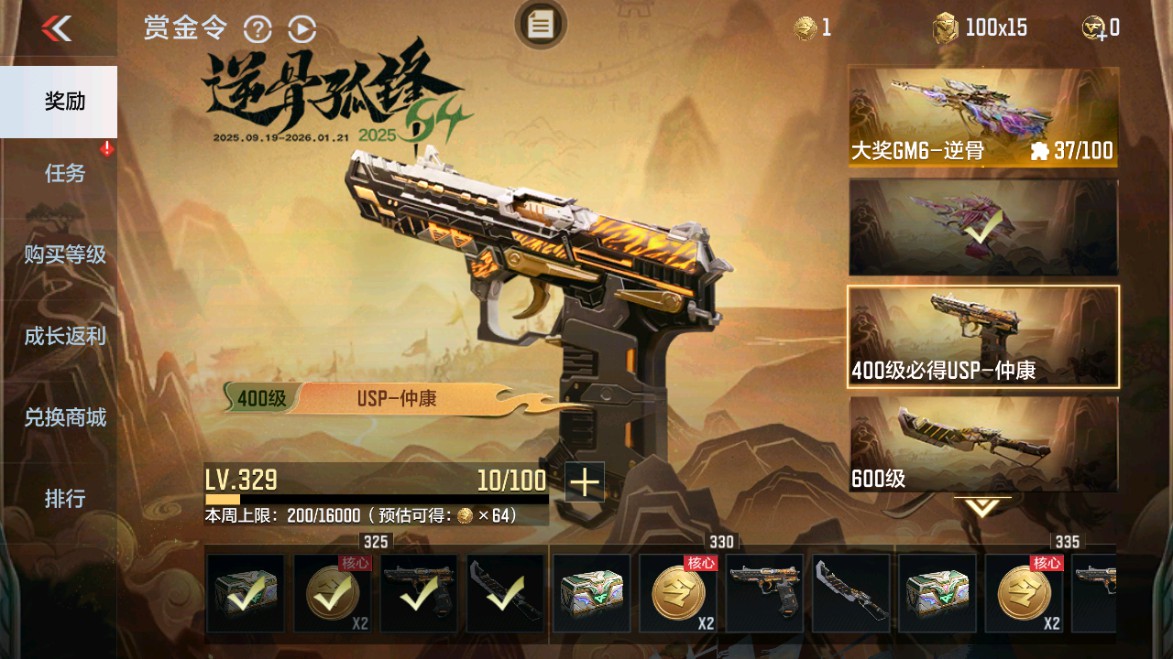Select the 600级 blade reward thumbnail
The width and height of the screenshot is (1173, 659).
point(983,444)
